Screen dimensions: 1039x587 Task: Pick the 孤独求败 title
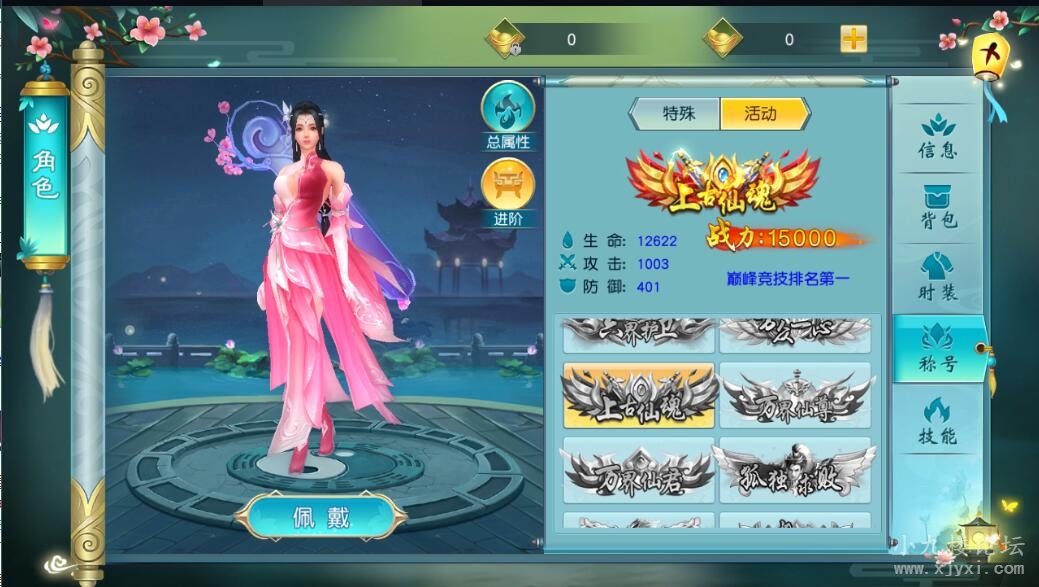pyautogui.click(x=795, y=469)
